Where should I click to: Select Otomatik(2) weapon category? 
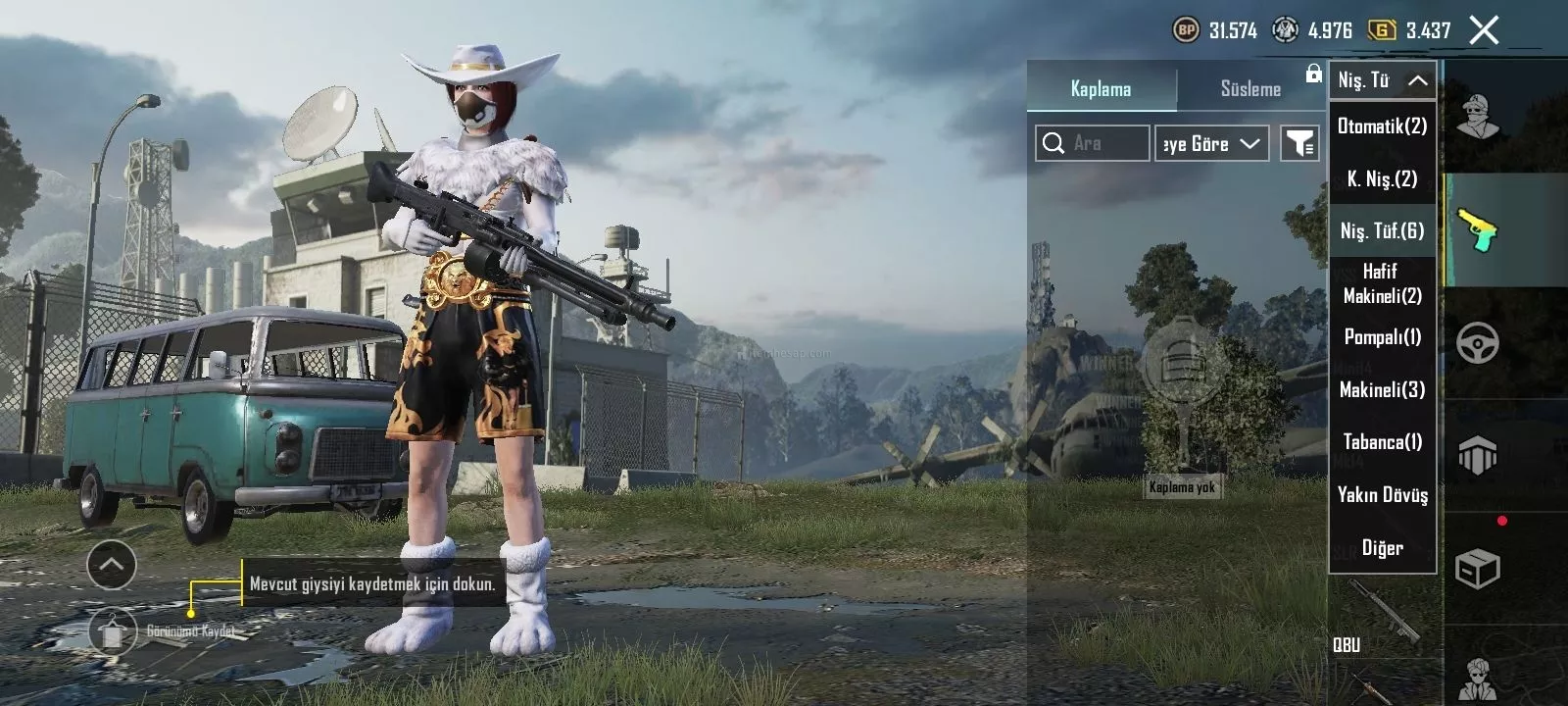click(1382, 126)
